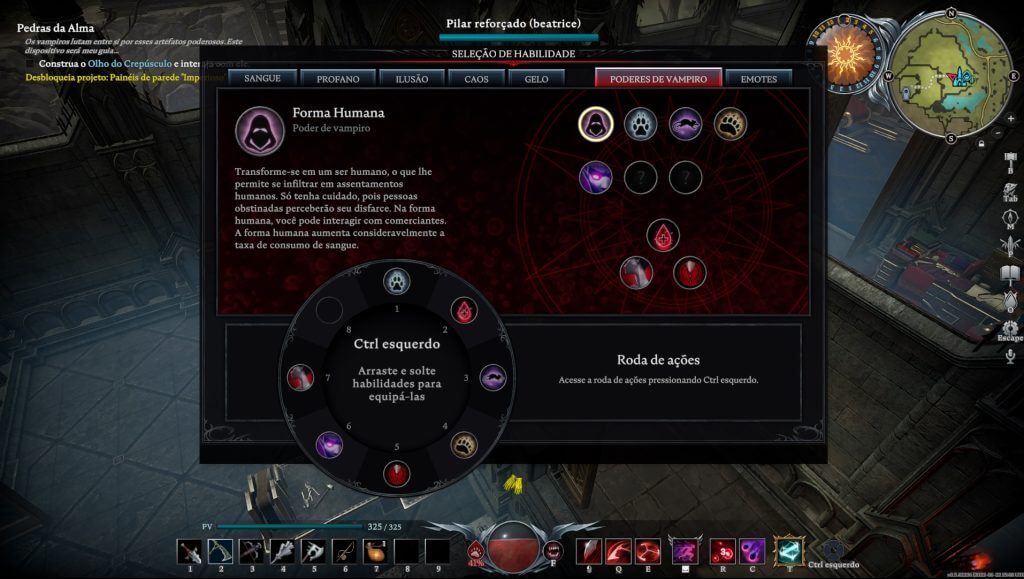Select the Ilusão tab
This screenshot has height=579, width=1024.
tap(411, 78)
